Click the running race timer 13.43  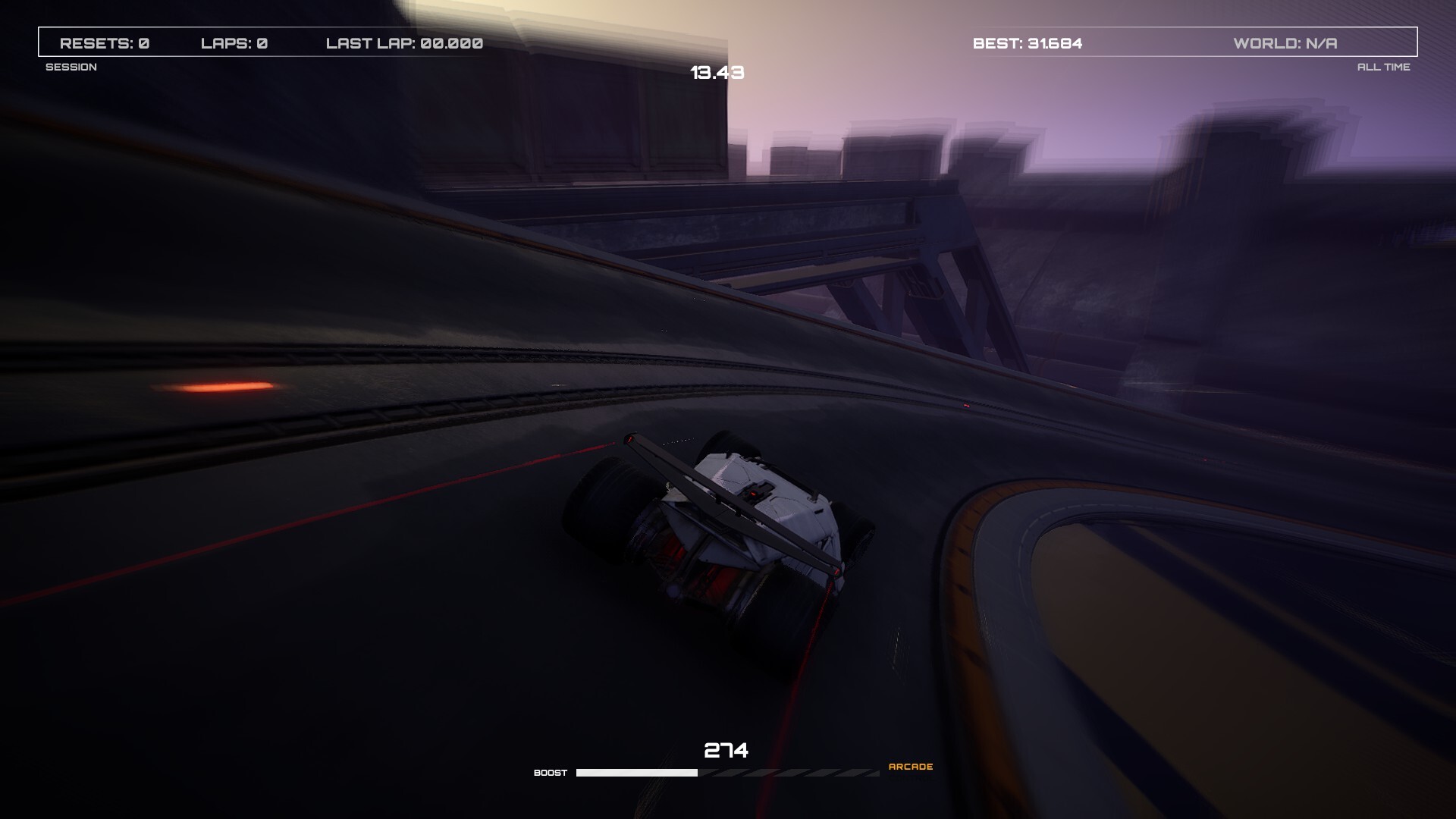pyautogui.click(x=717, y=74)
